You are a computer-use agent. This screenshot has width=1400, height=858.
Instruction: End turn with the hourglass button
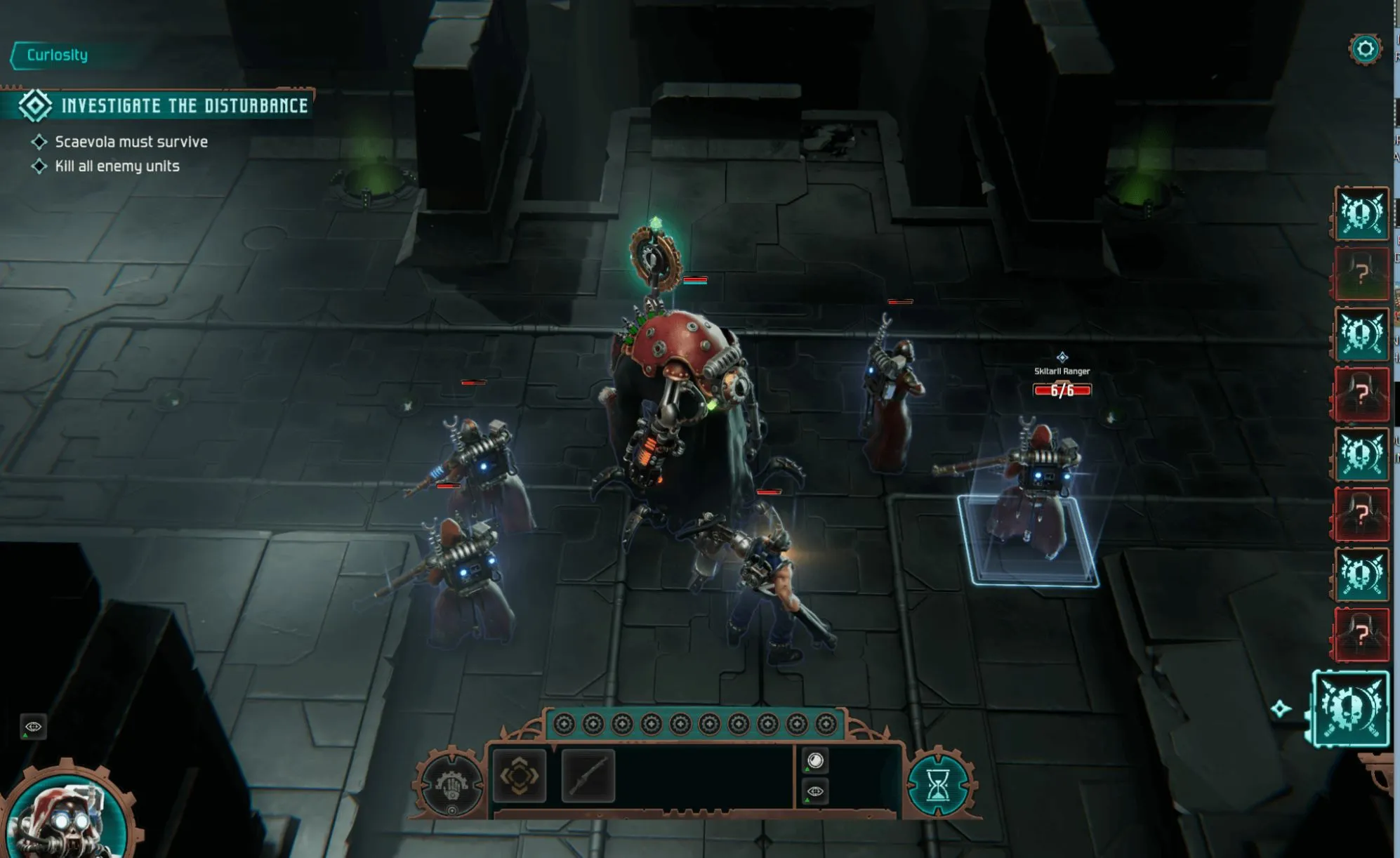[938, 784]
